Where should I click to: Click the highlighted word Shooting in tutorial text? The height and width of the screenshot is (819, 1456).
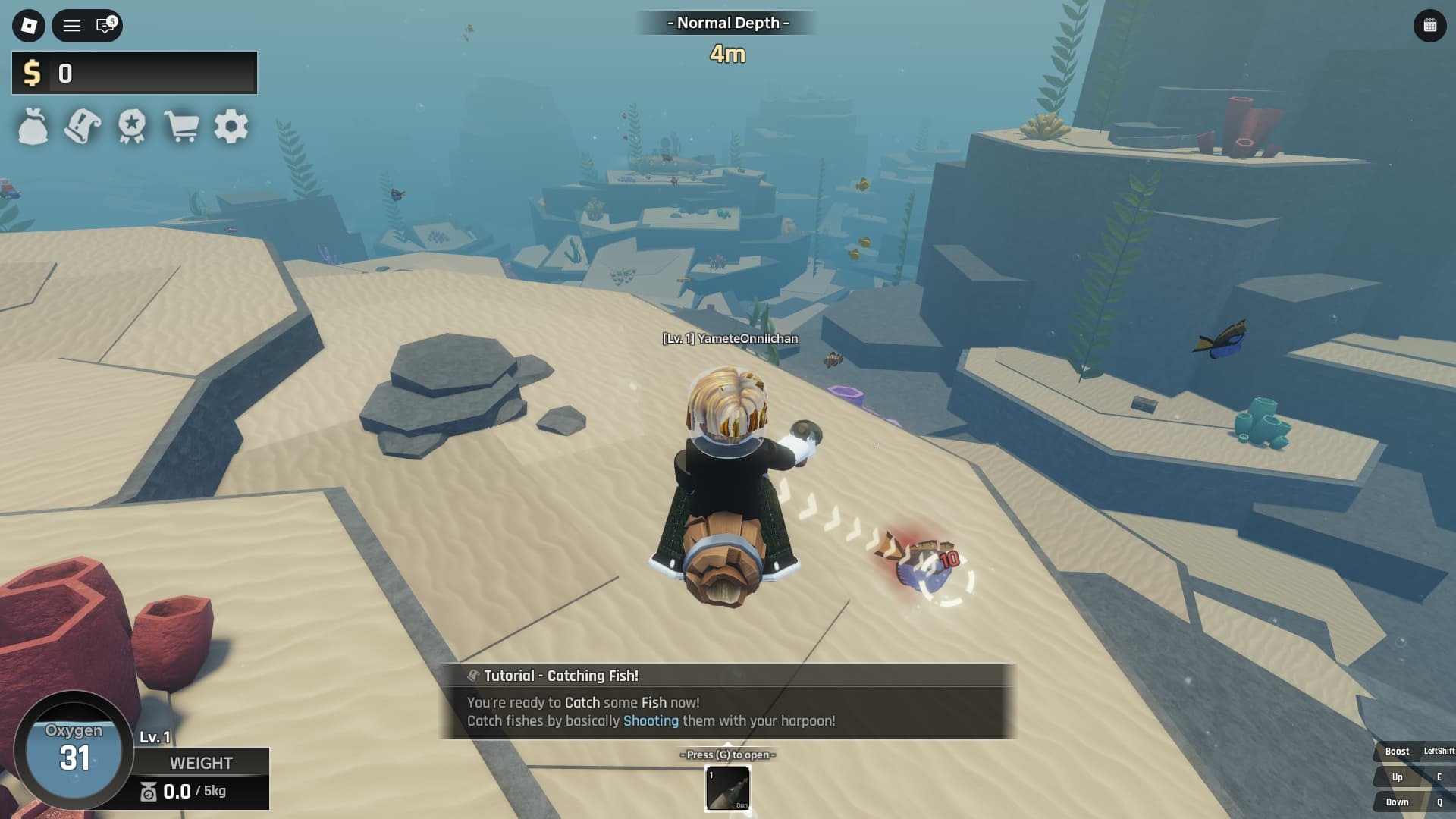651,721
